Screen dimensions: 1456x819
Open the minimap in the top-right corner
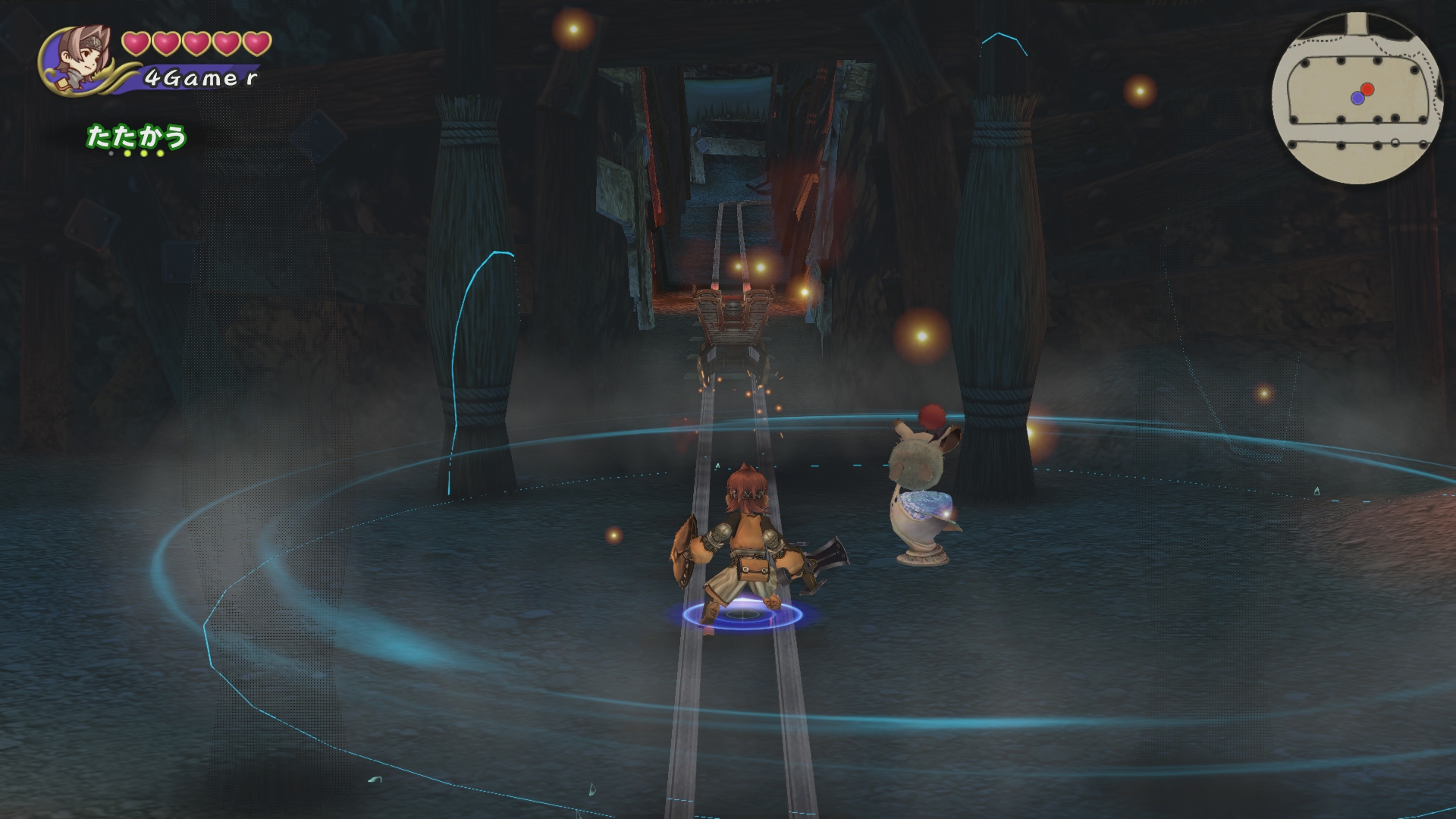[x=1357, y=95]
